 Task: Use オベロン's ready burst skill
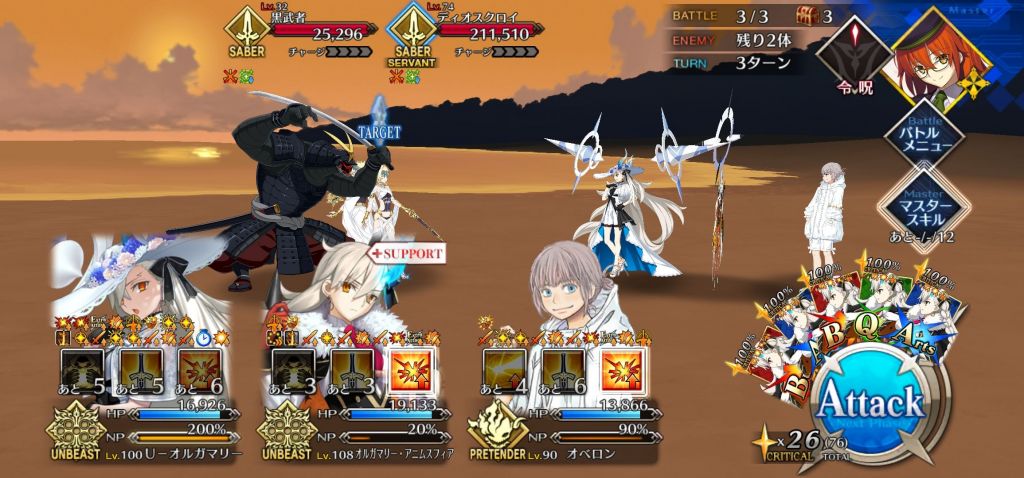click(x=621, y=369)
